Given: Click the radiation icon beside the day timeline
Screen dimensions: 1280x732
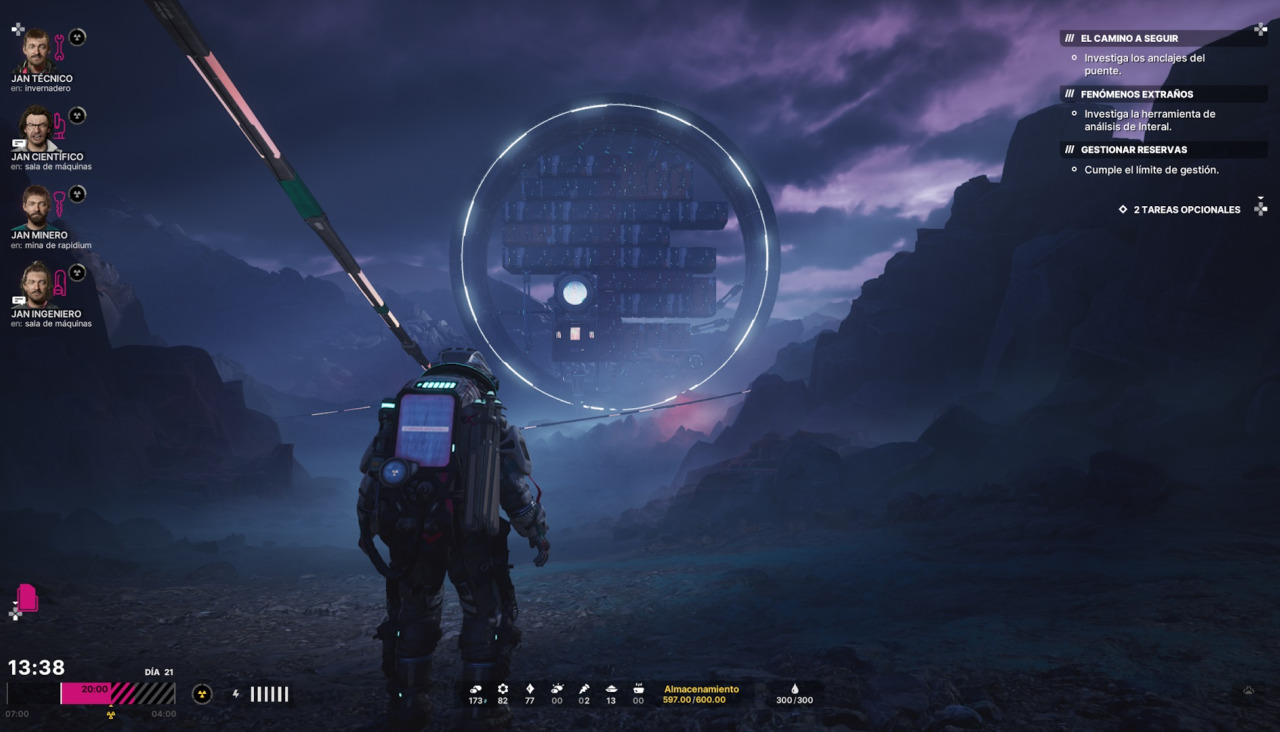Looking at the screenshot, I should pyautogui.click(x=202, y=694).
